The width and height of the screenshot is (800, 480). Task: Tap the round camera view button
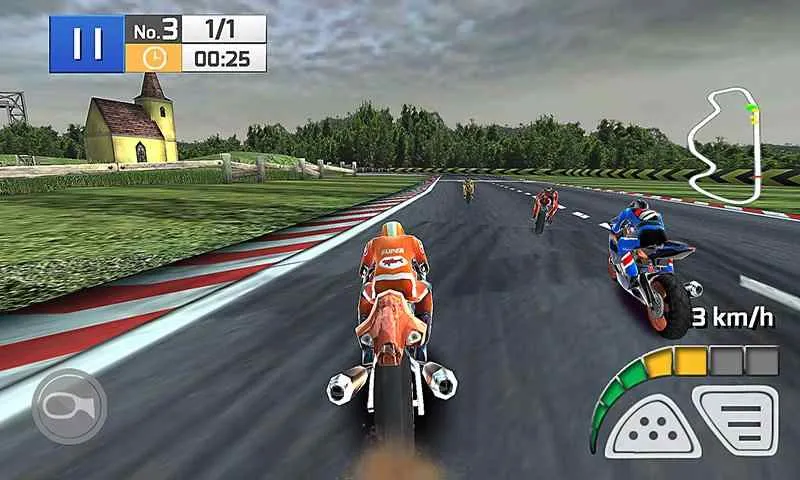tap(69, 406)
